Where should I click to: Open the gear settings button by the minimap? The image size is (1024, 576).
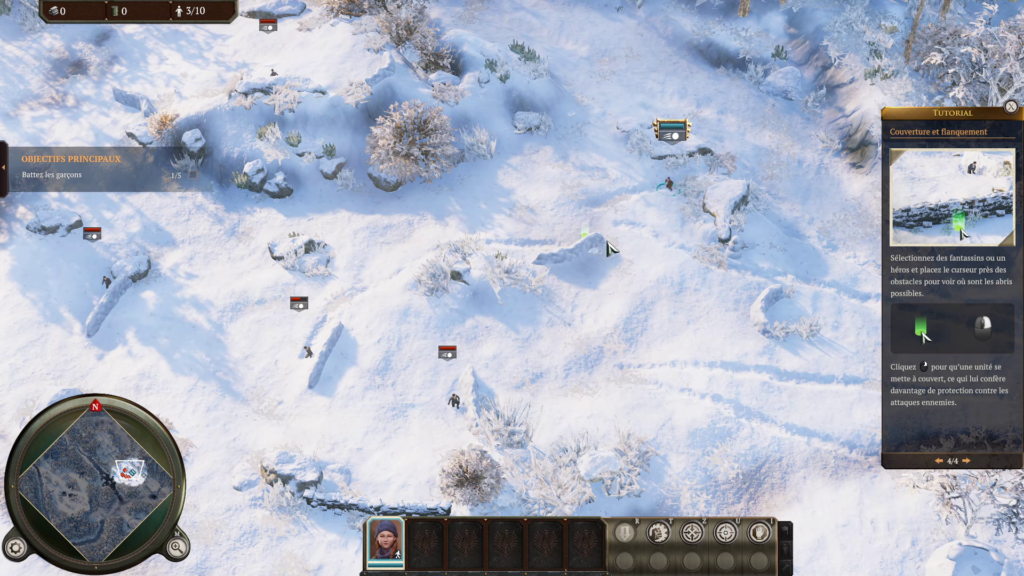click(15, 547)
